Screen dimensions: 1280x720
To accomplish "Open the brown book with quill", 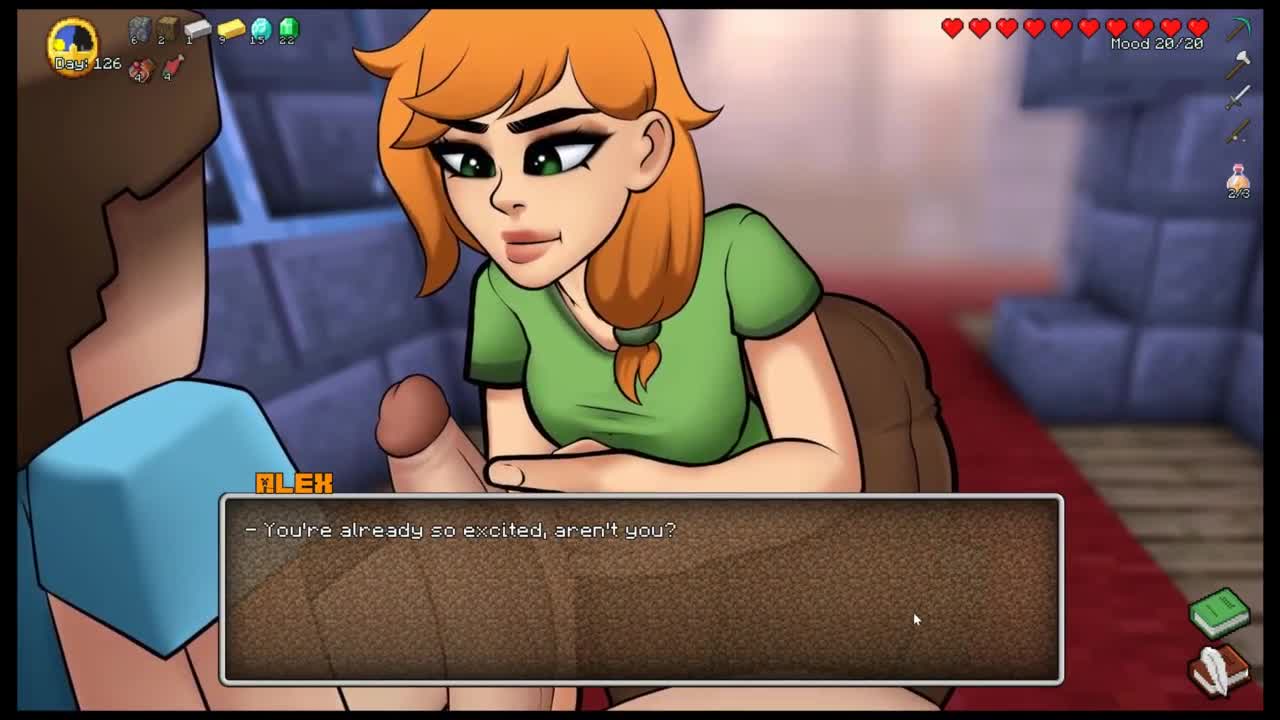I will (1219, 668).
